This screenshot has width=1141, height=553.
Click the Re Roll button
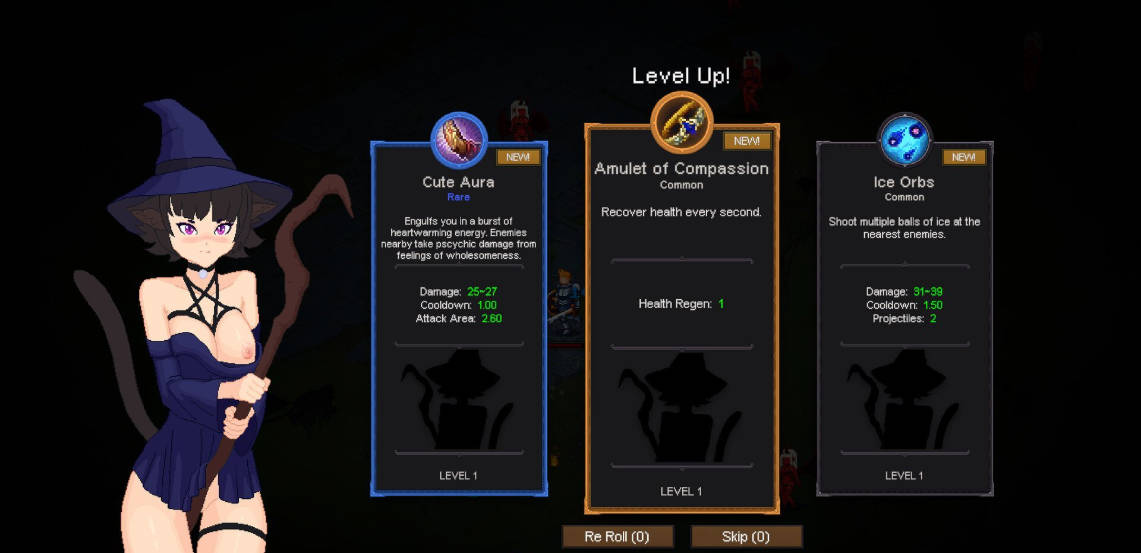617,537
